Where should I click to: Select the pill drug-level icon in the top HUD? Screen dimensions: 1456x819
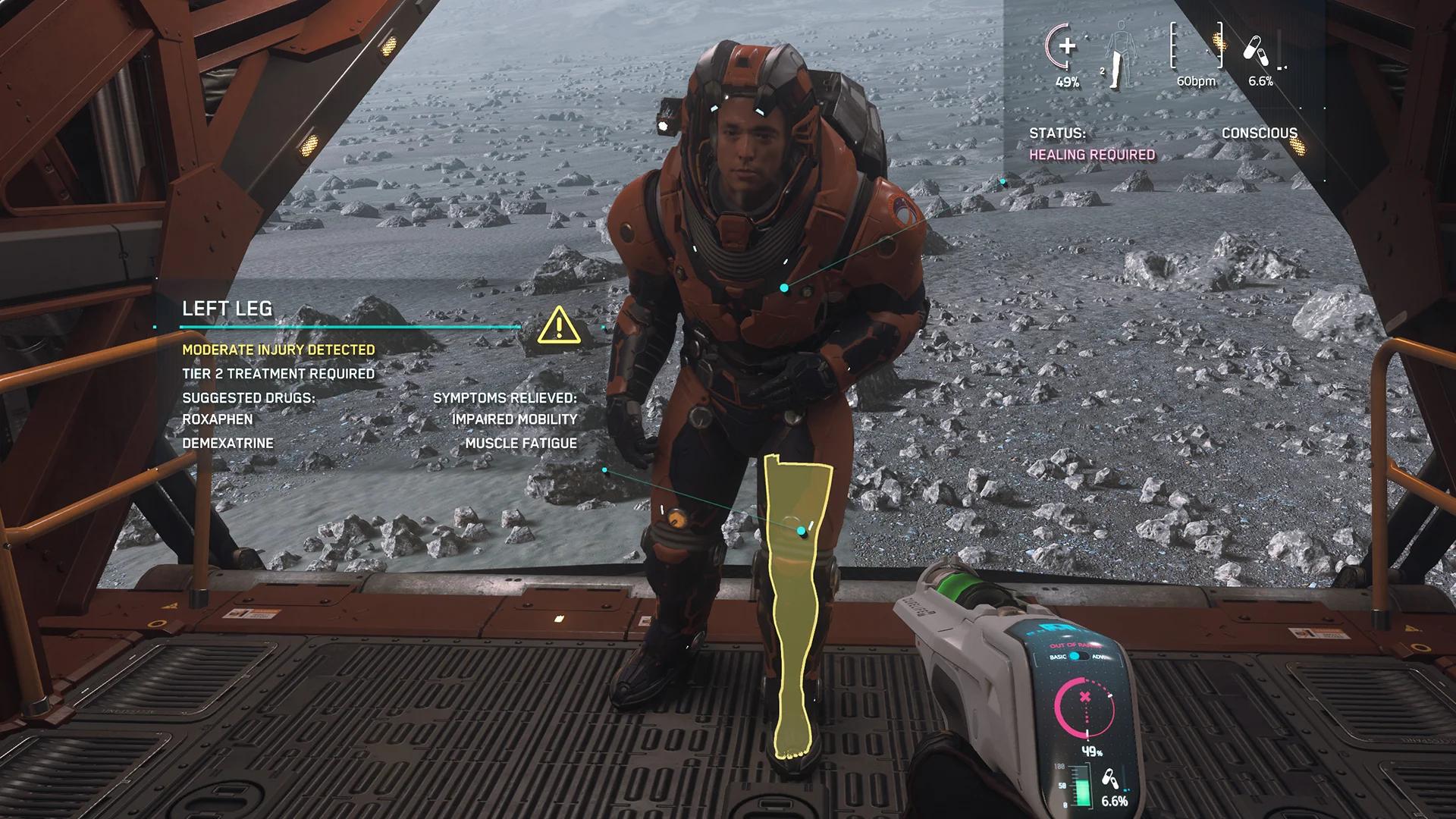point(1256,50)
